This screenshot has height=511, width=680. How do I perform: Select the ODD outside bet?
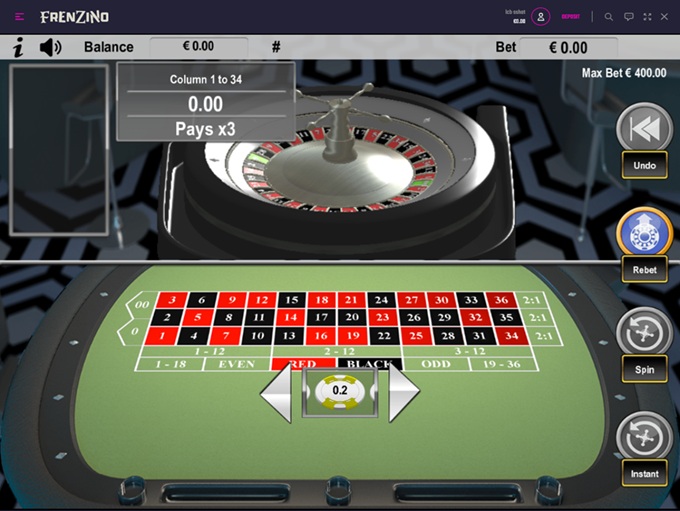pos(436,364)
